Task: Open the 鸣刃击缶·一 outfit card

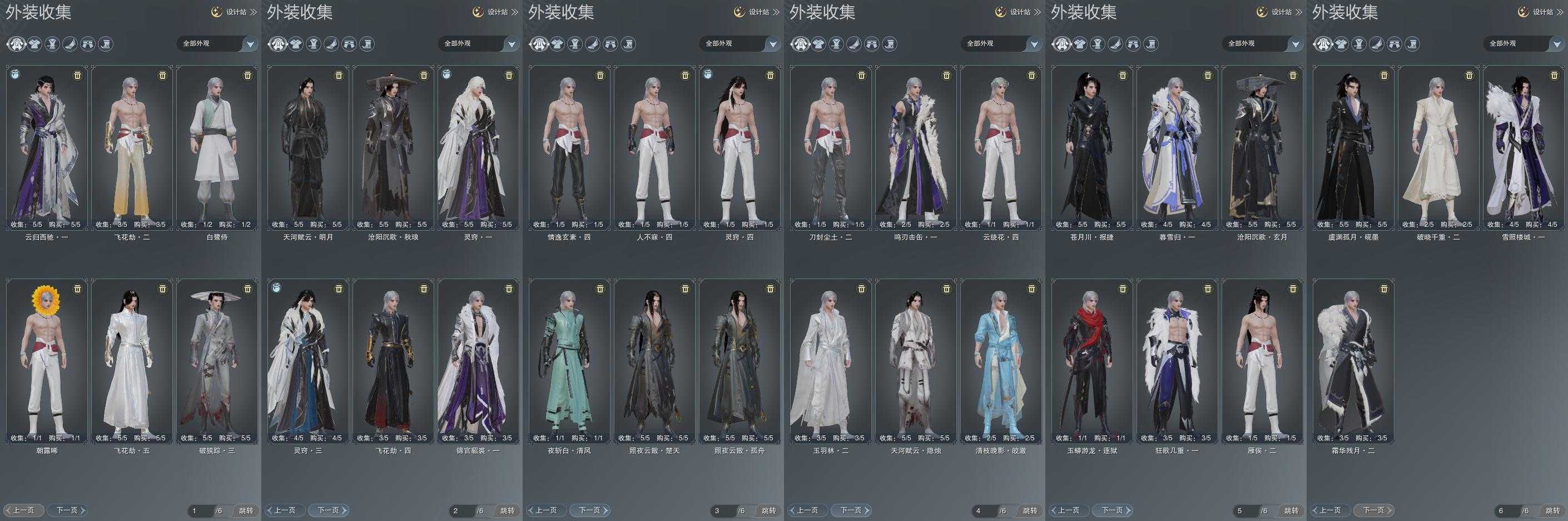Action: pos(916,147)
